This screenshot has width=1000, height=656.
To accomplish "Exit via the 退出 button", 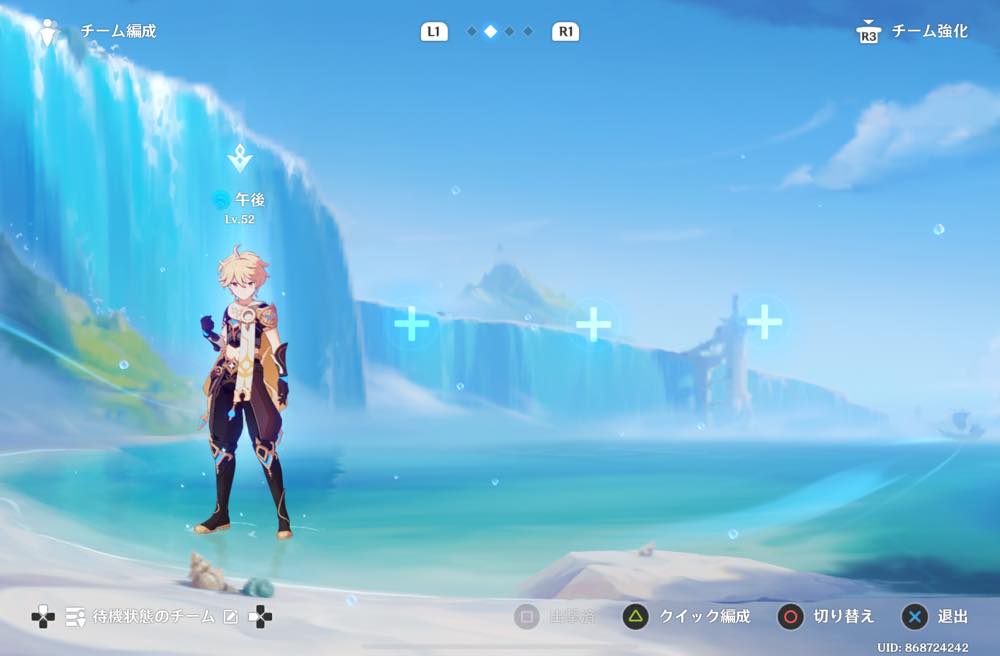I will (936, 617).
